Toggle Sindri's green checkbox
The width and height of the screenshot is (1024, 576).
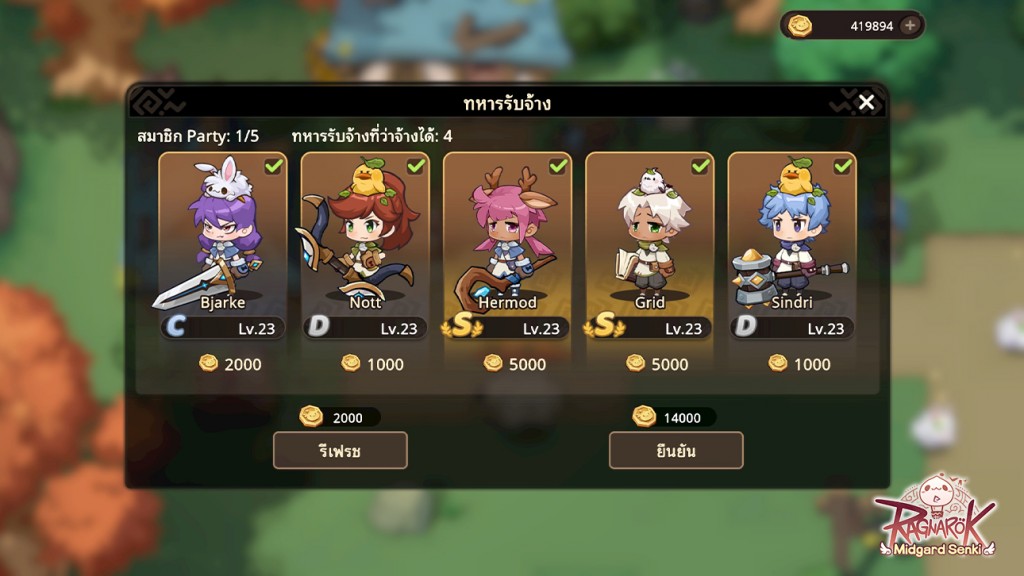pyautogui.click(x=842, y=166)
